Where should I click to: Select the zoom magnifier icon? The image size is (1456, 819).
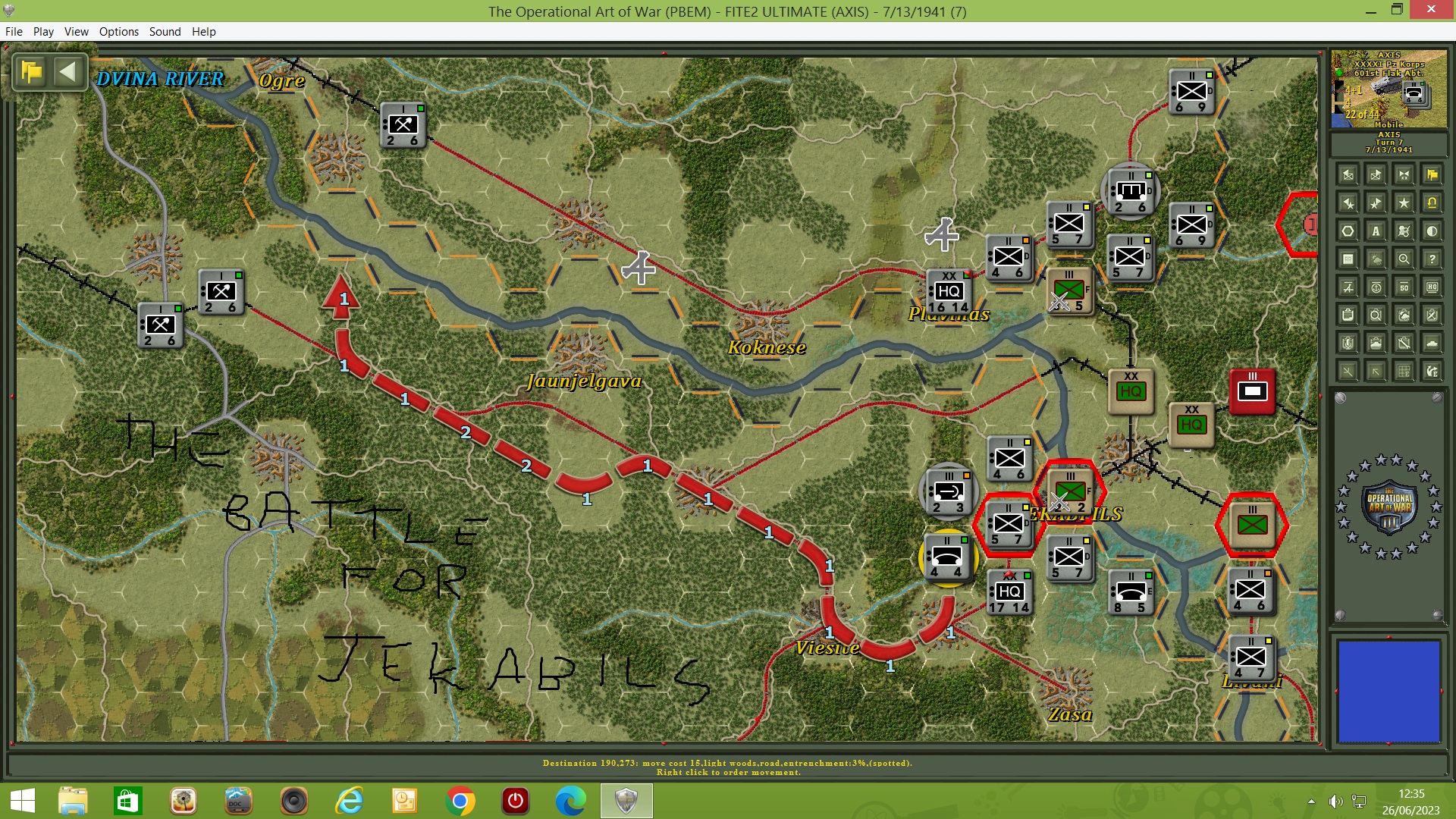[x=1404, y=259]
